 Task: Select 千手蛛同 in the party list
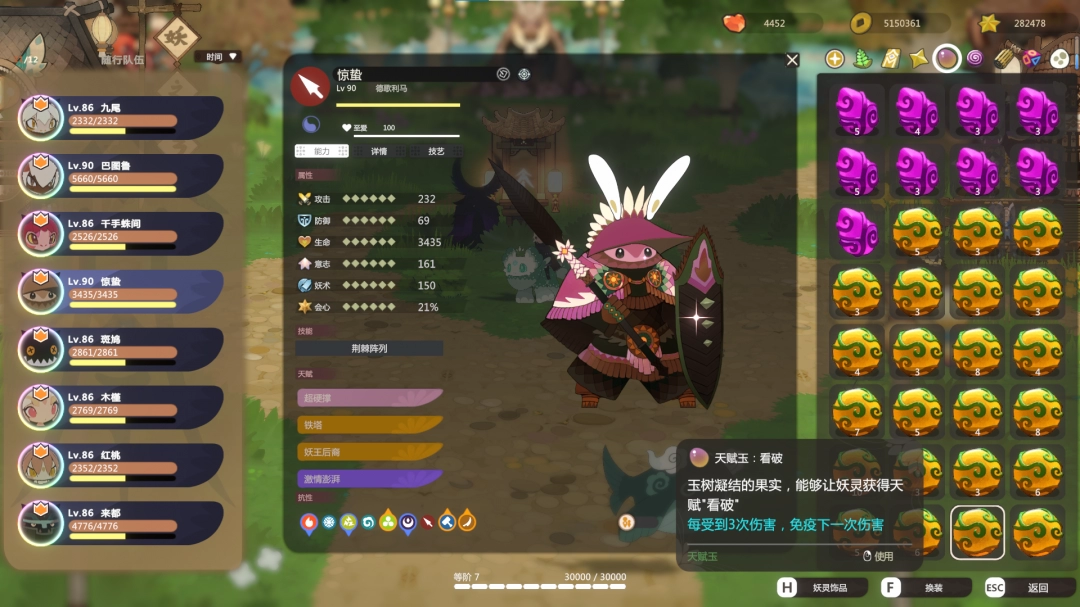120,234
